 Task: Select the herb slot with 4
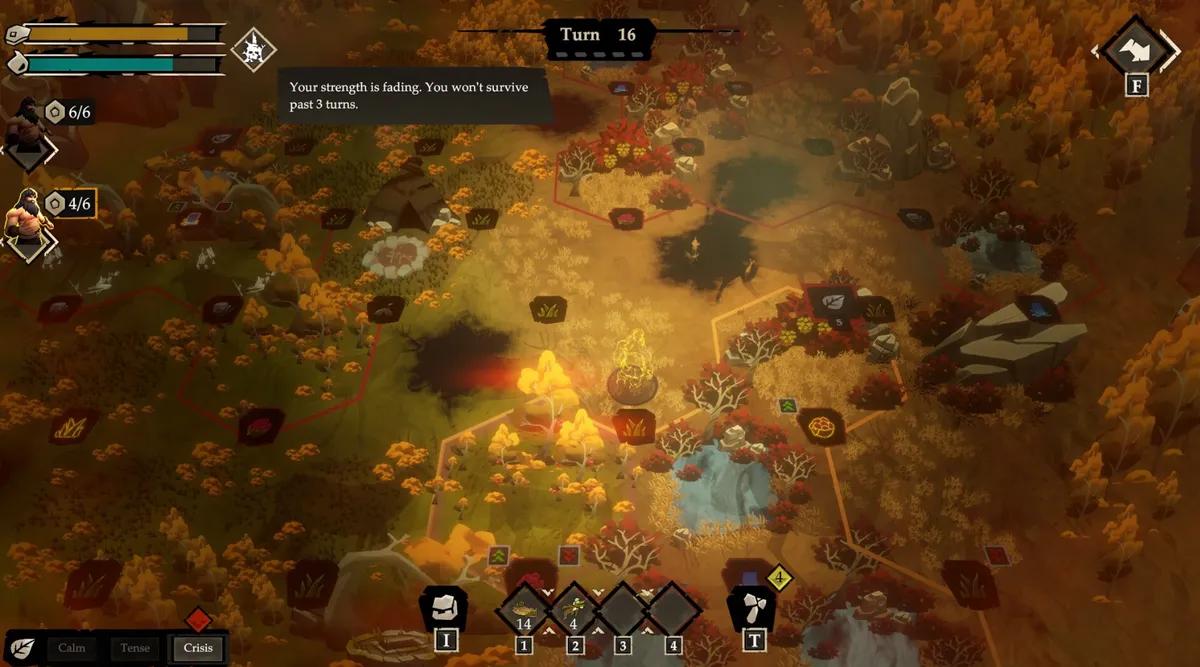point(573,609)
